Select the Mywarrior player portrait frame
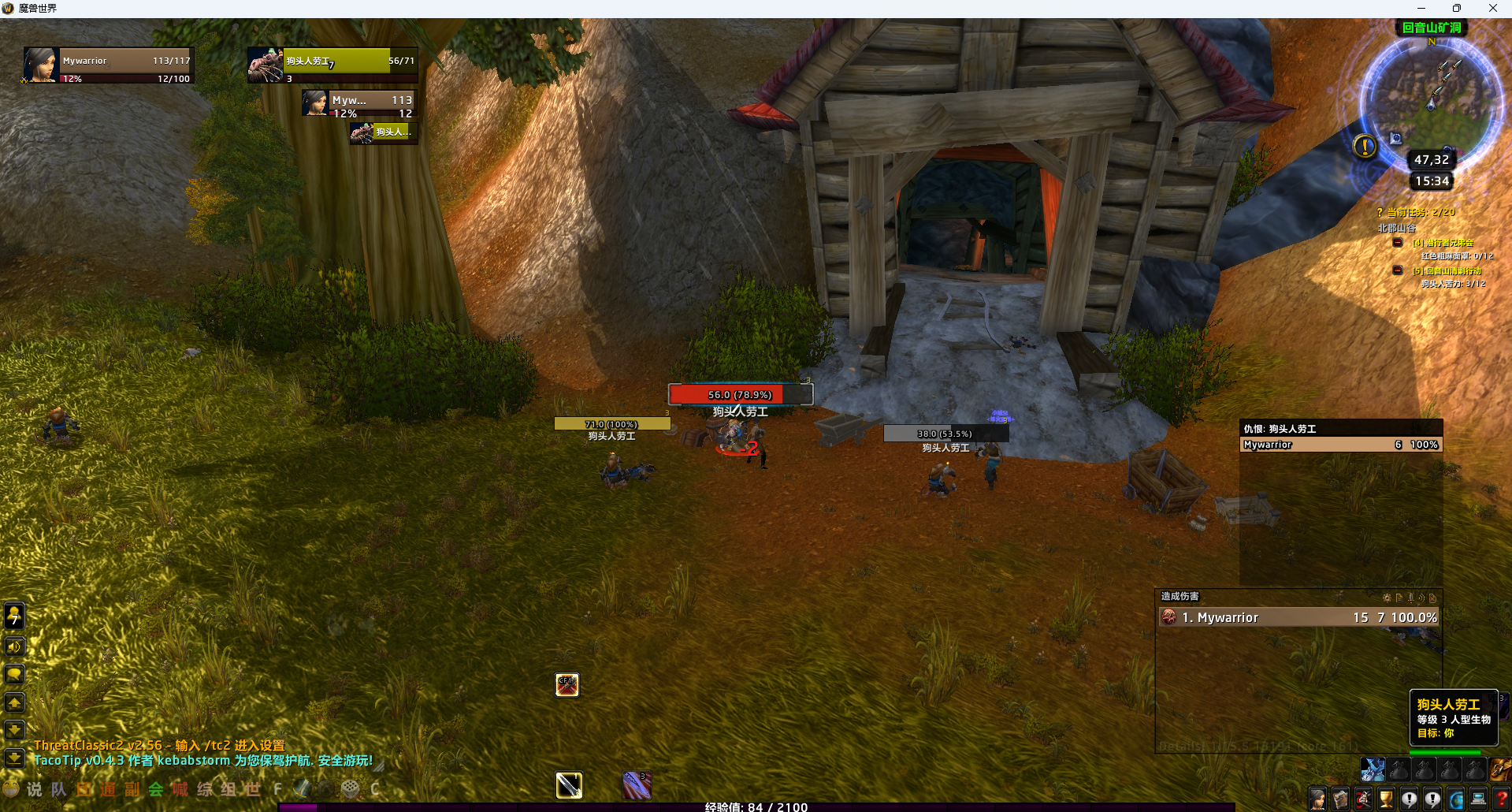The image size is (1512, 812). coord(109,66)
